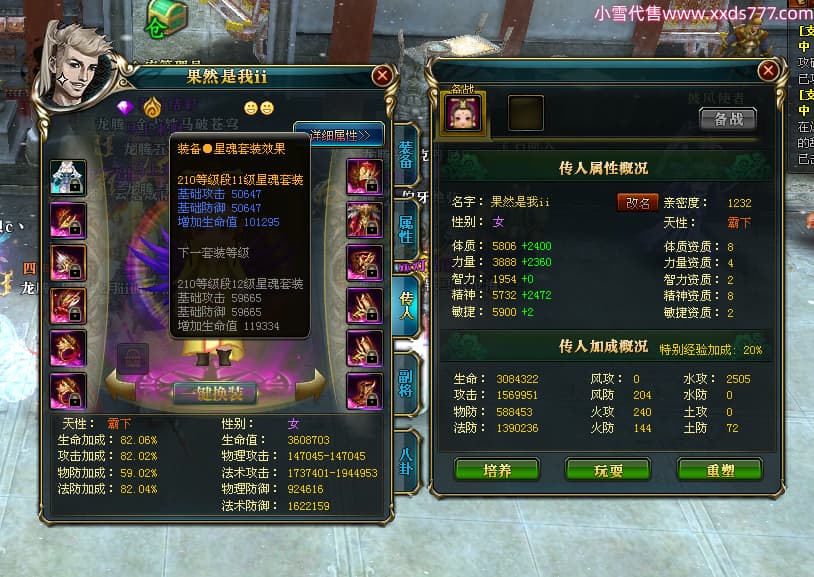Activate the 重塑 reshape button
The height and width of the screenshot is (577, 814).
point(718,469)
